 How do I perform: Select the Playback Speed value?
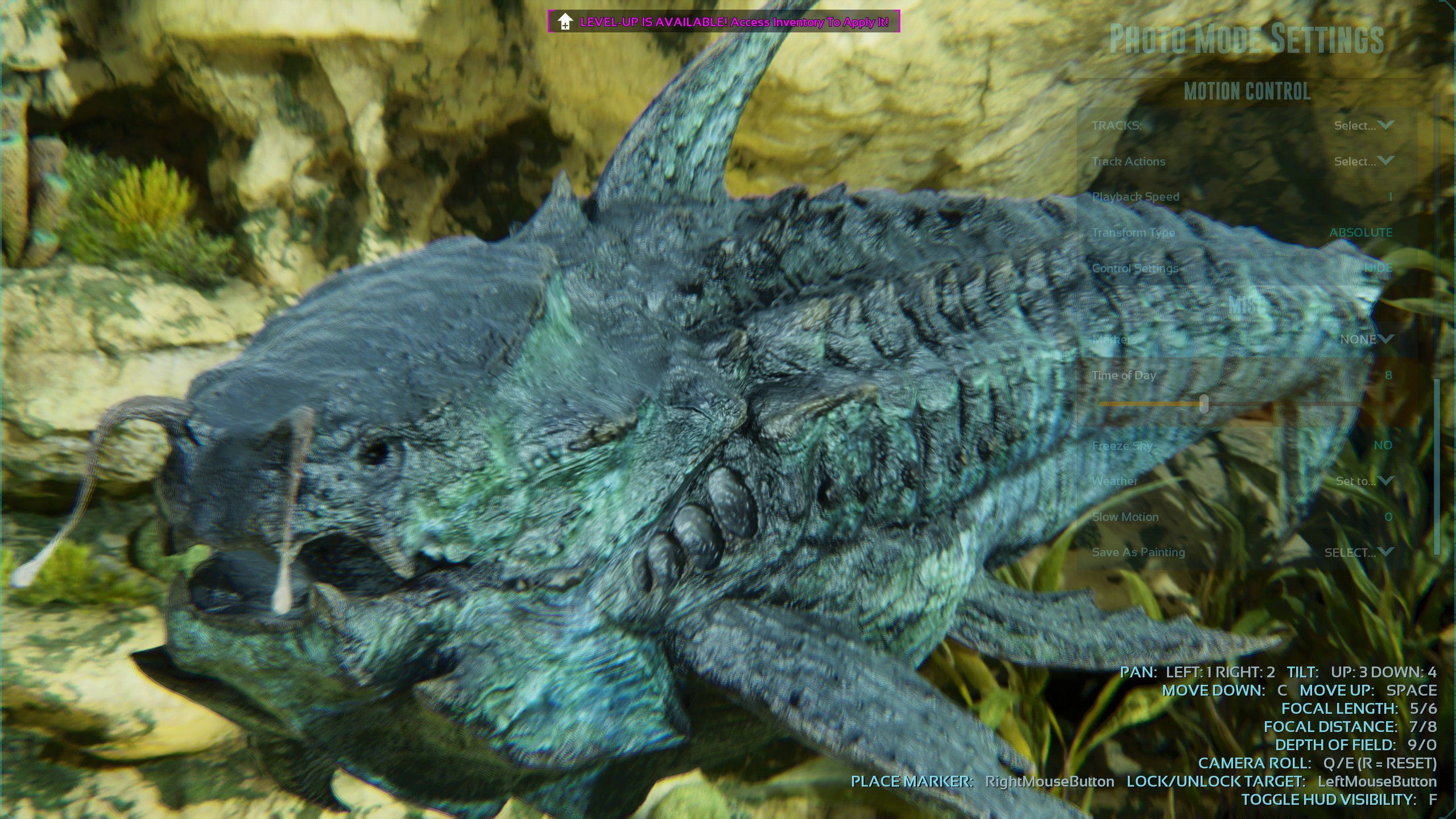(1390, 197)
